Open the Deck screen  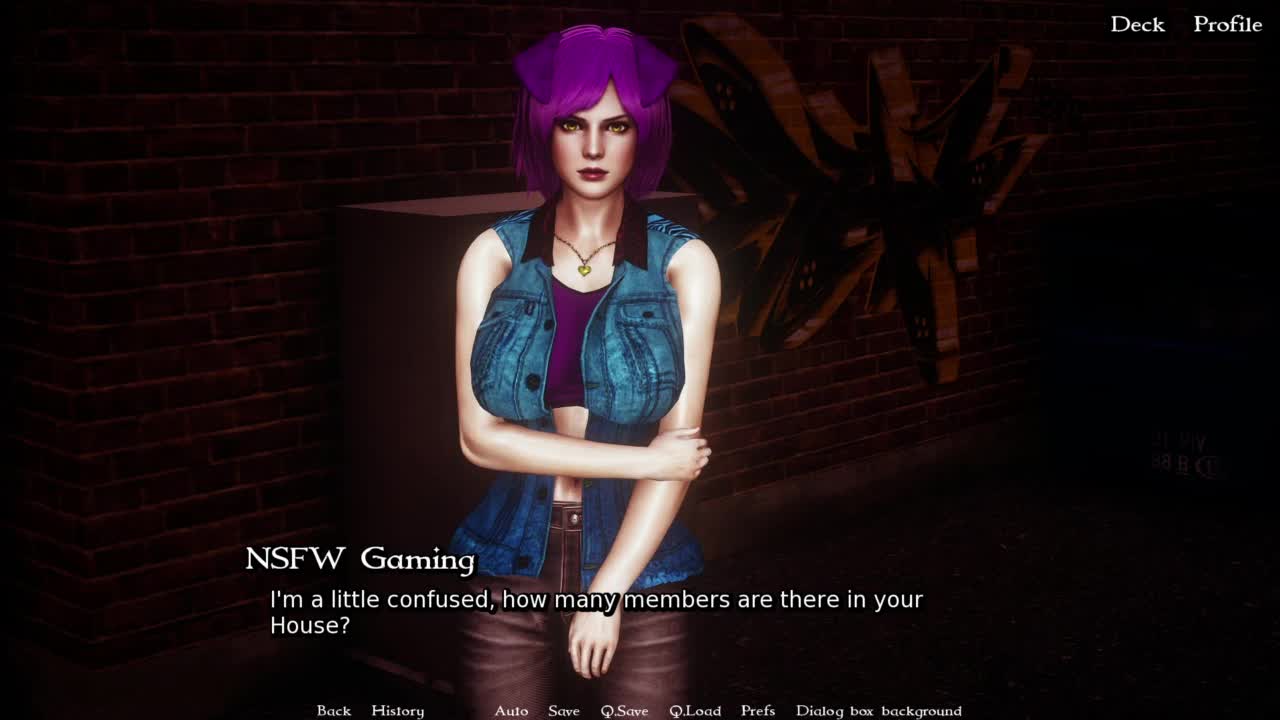tap(1137, 24)
